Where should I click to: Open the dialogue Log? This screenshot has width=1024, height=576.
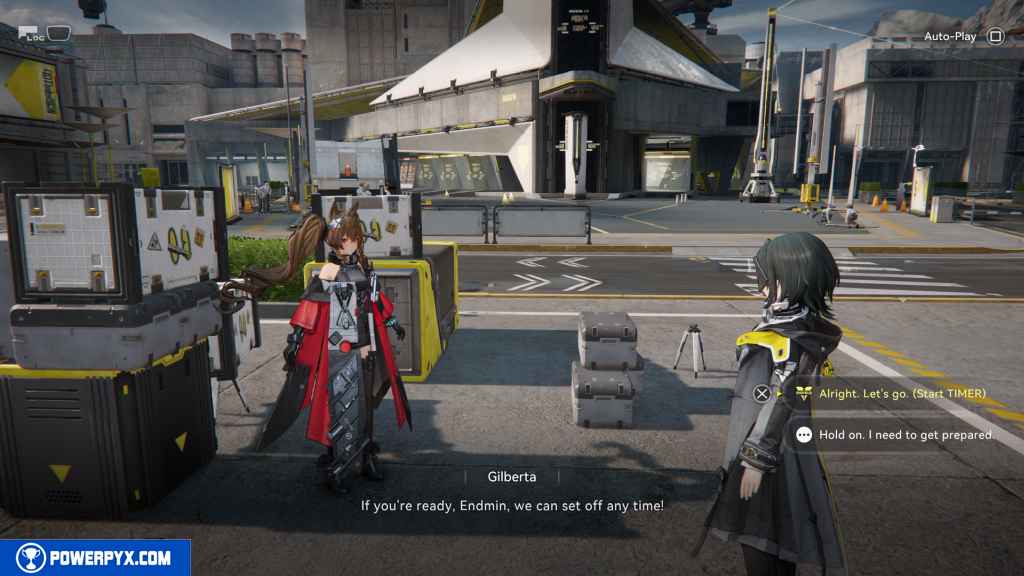[45, 35]
